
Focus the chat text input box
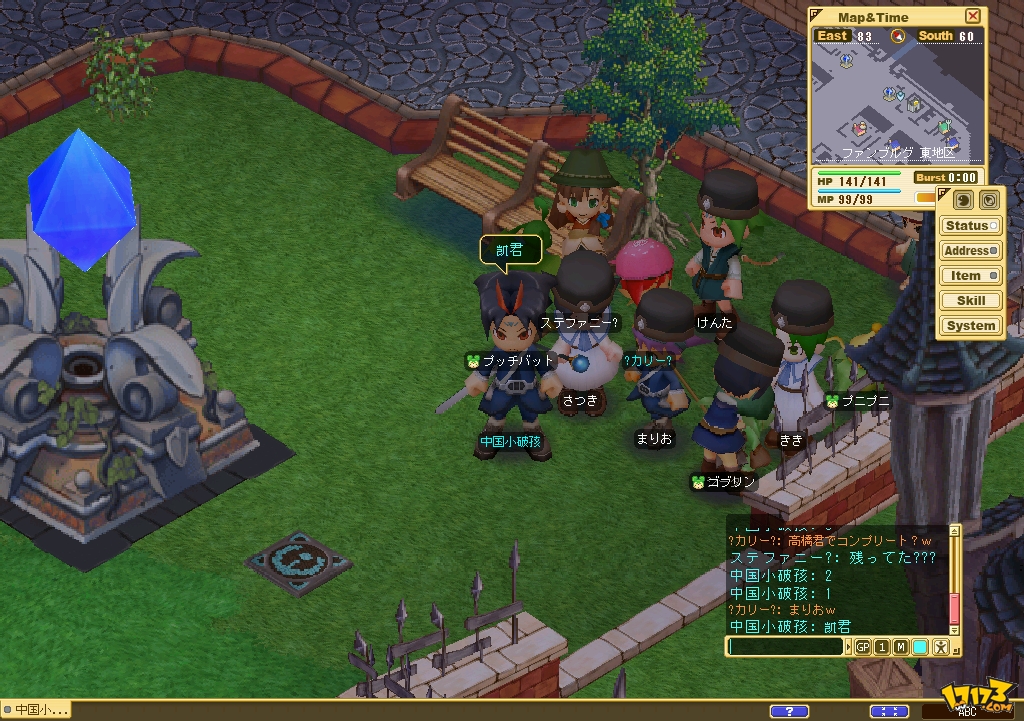pyautogui.click(x=786, y=647)
